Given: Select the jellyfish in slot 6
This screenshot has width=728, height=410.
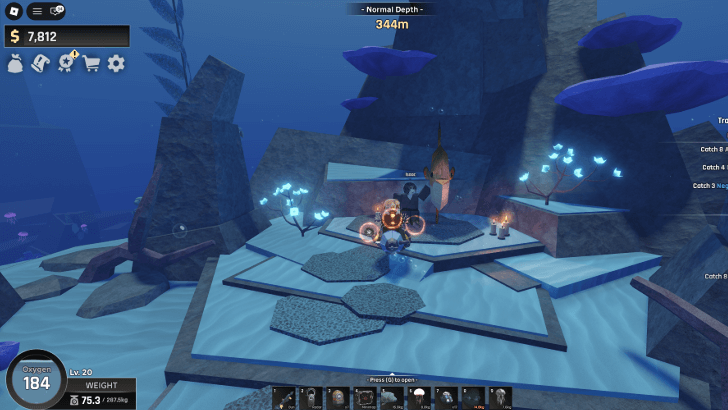Looking at the screenshot, I should (x=418, y=398).
